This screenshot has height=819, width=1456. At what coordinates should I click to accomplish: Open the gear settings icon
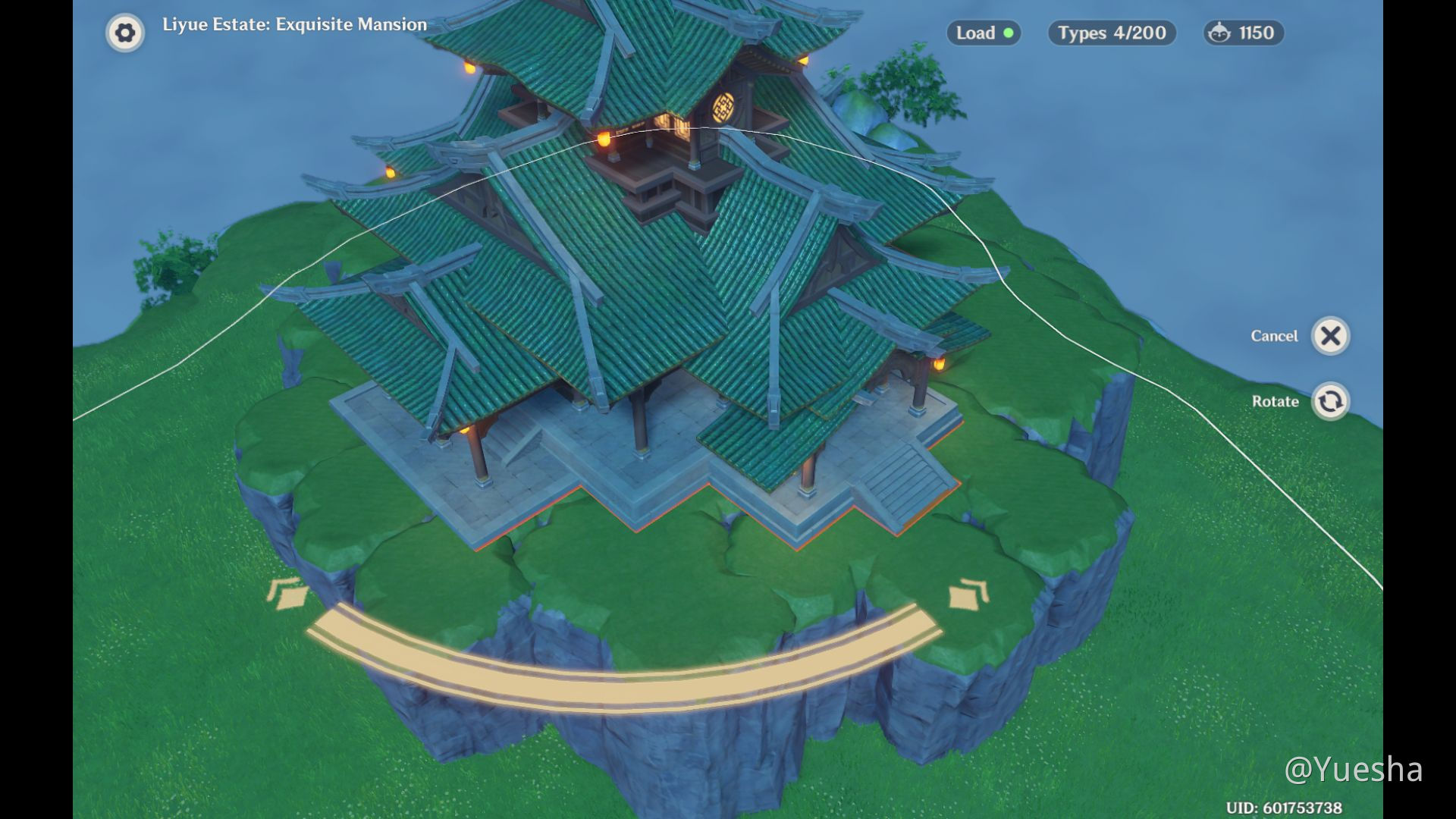[125, 33]
